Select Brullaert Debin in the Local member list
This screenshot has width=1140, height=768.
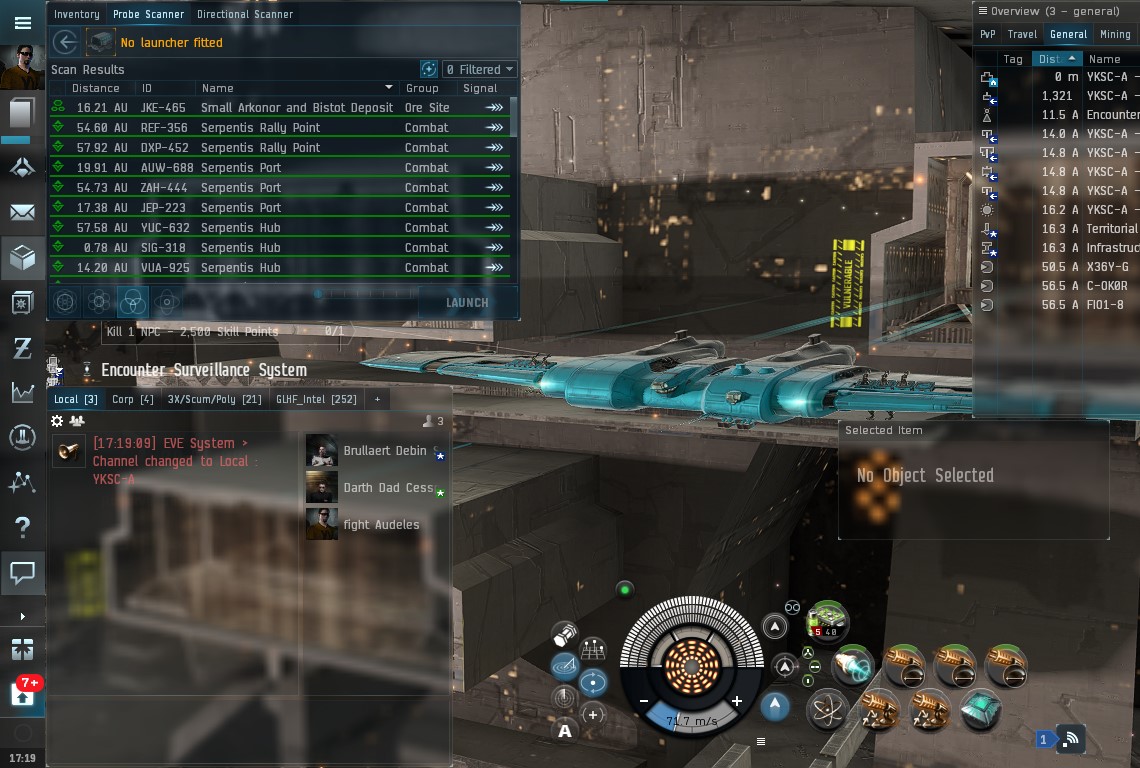384,451
